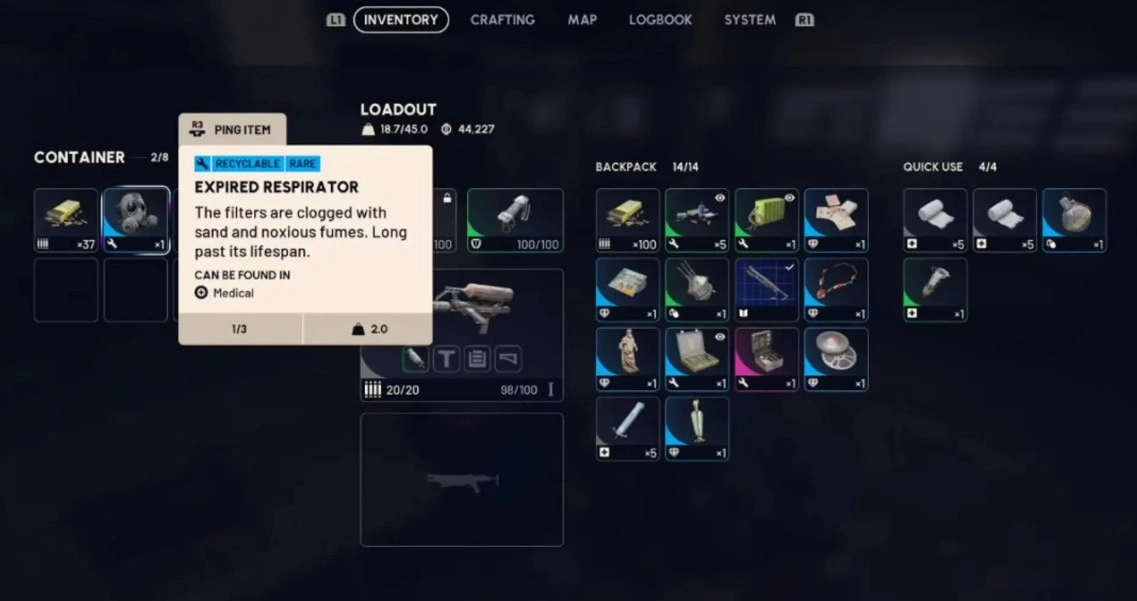Open the Crafting tab
Screen dimensions: 1137x601
(502, 20)
